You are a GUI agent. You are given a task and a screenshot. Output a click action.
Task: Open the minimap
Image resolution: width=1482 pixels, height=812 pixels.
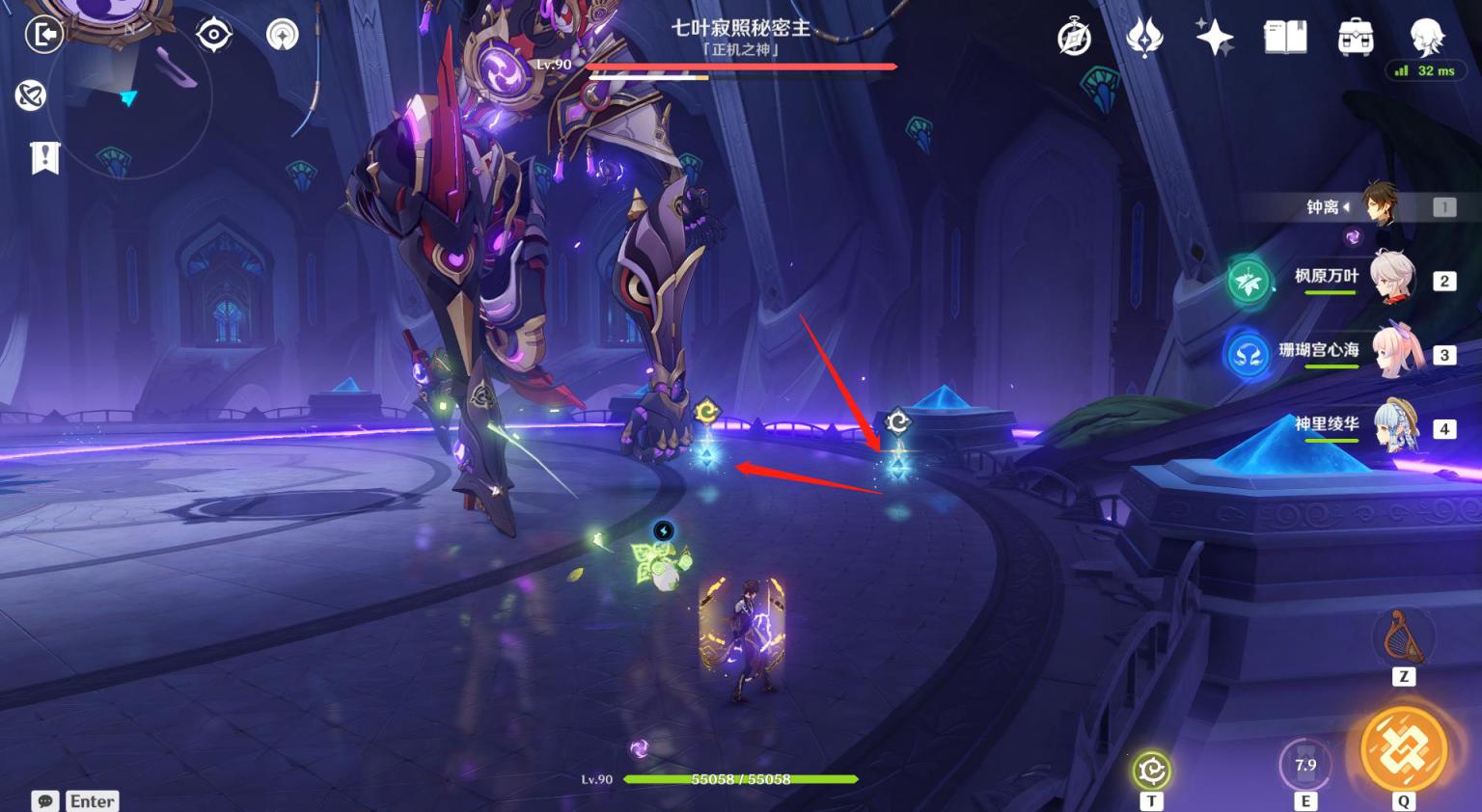(128, 96)
